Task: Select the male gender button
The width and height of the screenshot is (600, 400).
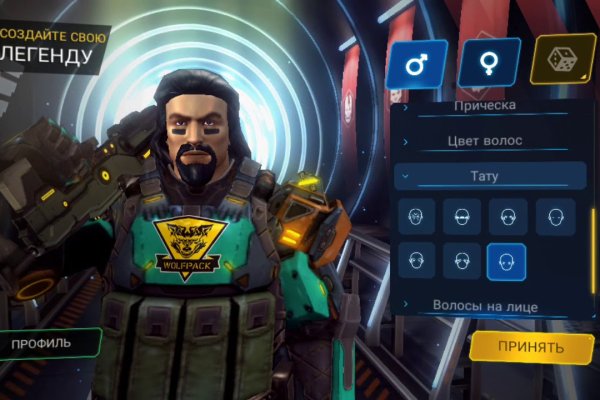Action: [x=416, y=65]
